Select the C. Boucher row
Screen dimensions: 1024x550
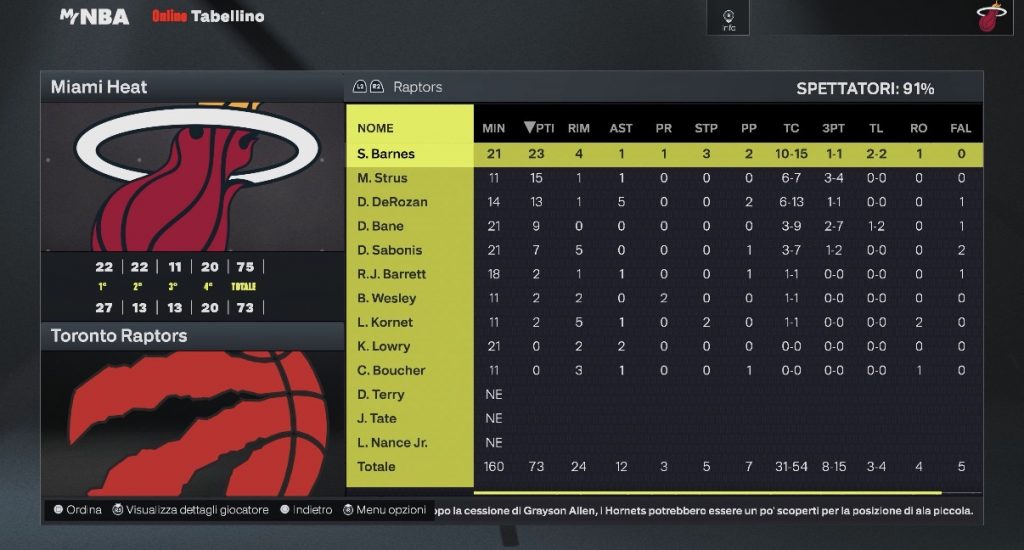point(391,370)
